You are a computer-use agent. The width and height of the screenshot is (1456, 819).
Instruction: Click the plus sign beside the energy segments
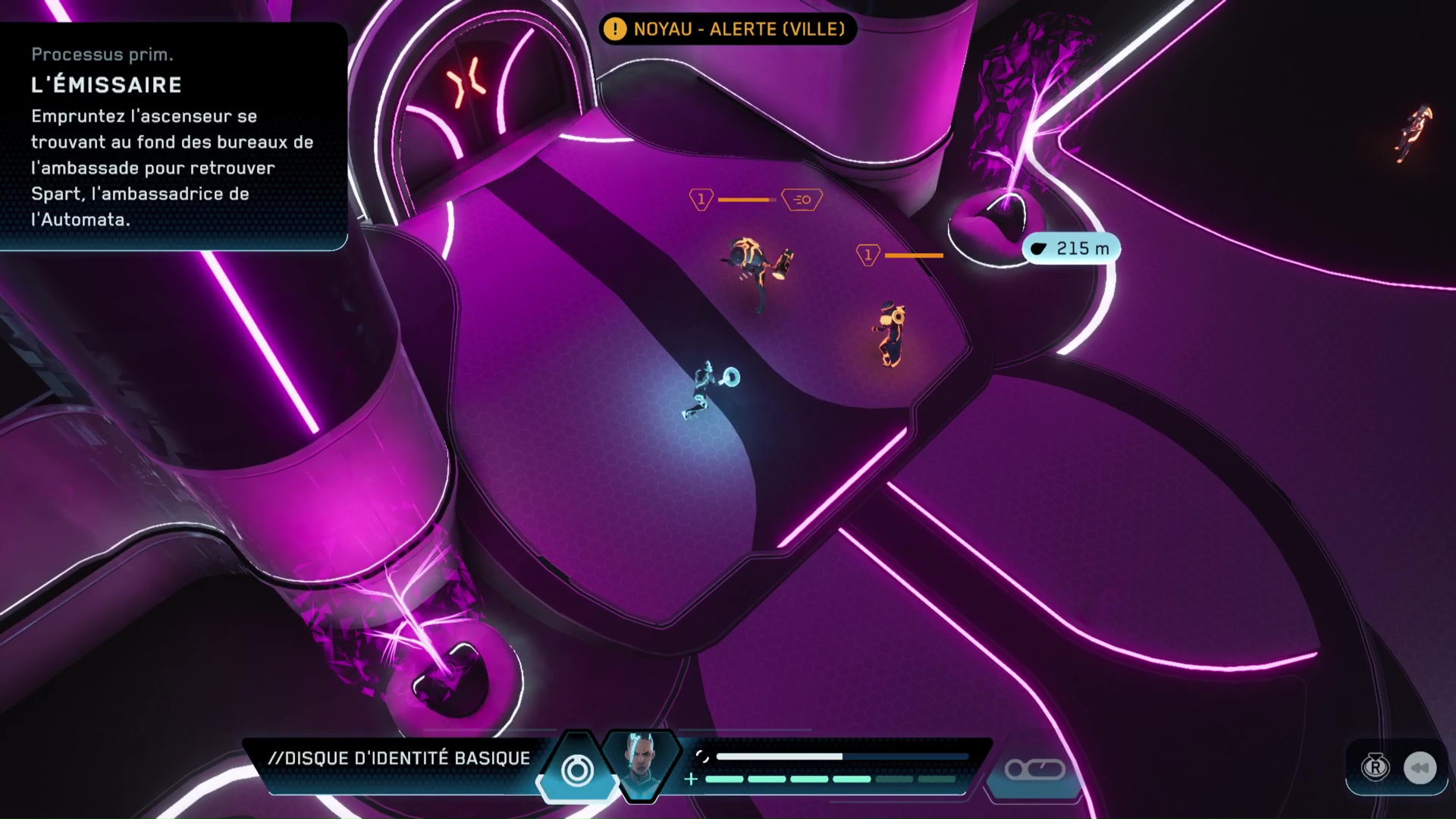point(691,777)
